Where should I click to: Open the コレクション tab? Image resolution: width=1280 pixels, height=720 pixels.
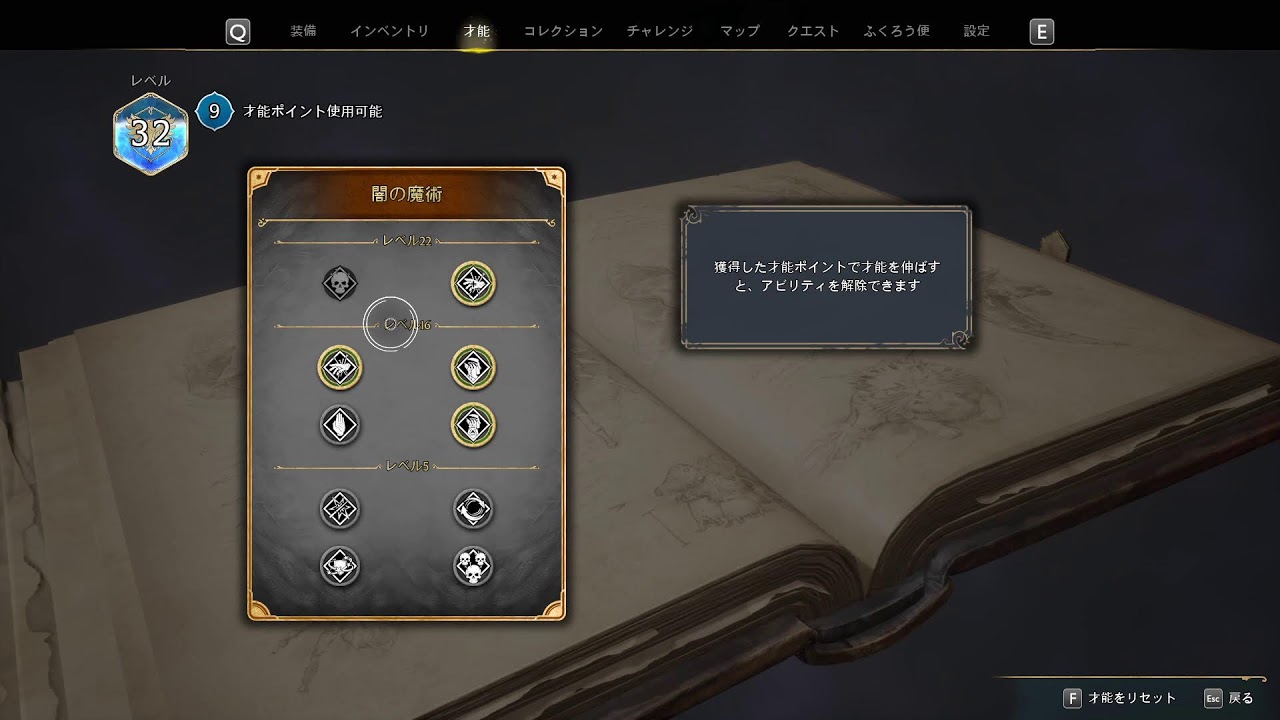563,31
